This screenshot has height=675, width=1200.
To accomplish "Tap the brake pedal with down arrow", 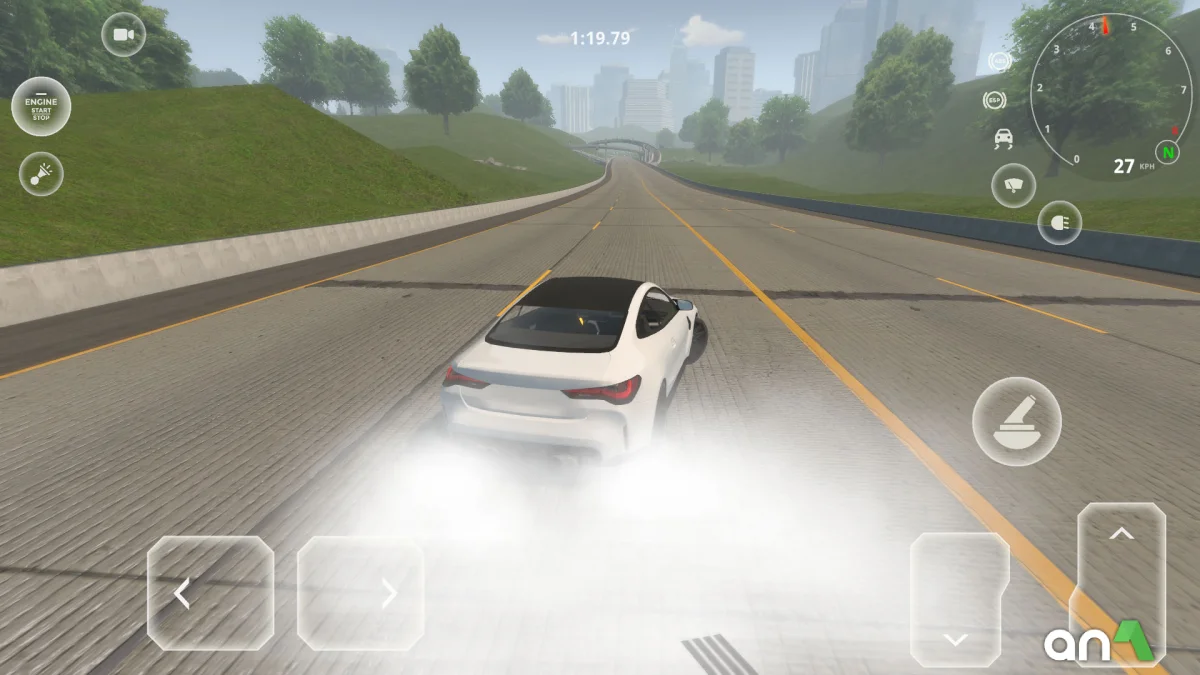I will point(959,599).
